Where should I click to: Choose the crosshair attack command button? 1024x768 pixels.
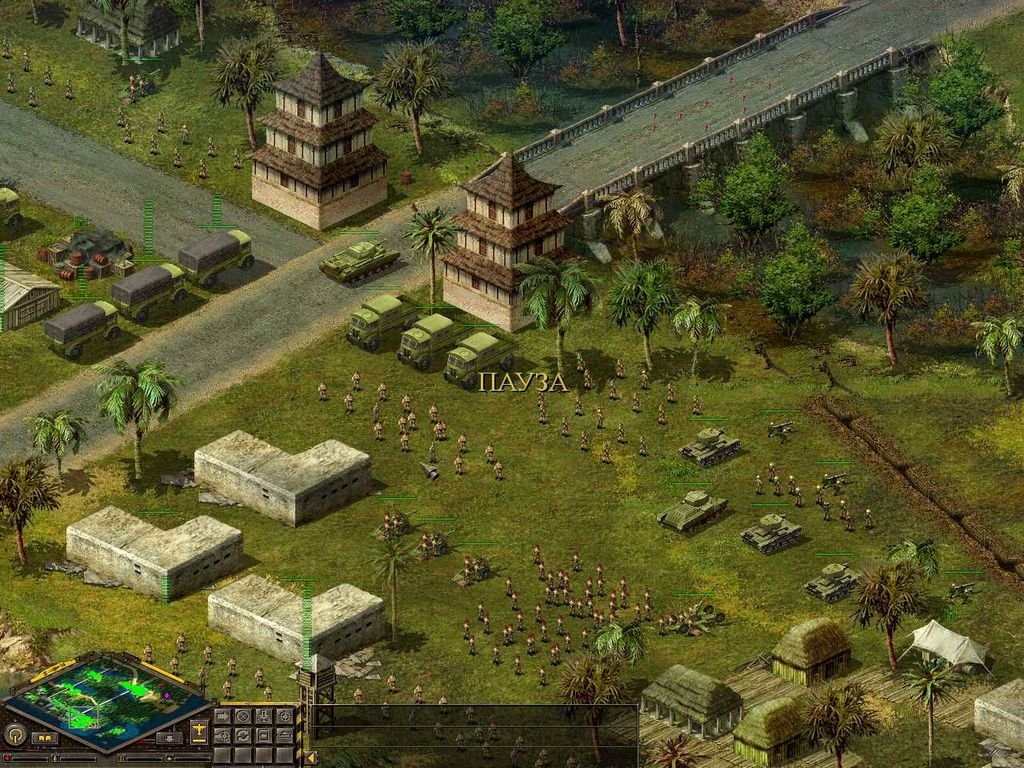pos(284,716)
